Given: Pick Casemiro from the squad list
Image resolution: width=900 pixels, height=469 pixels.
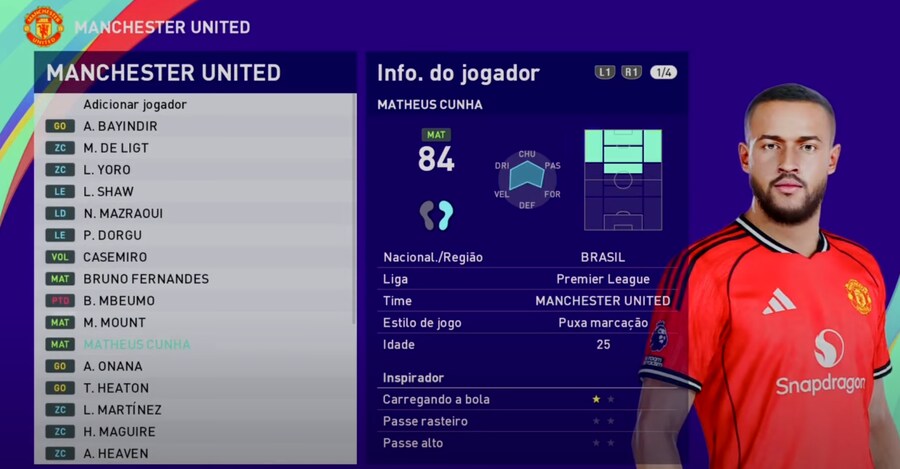Looking at the screenshot, I should (115, 257).
